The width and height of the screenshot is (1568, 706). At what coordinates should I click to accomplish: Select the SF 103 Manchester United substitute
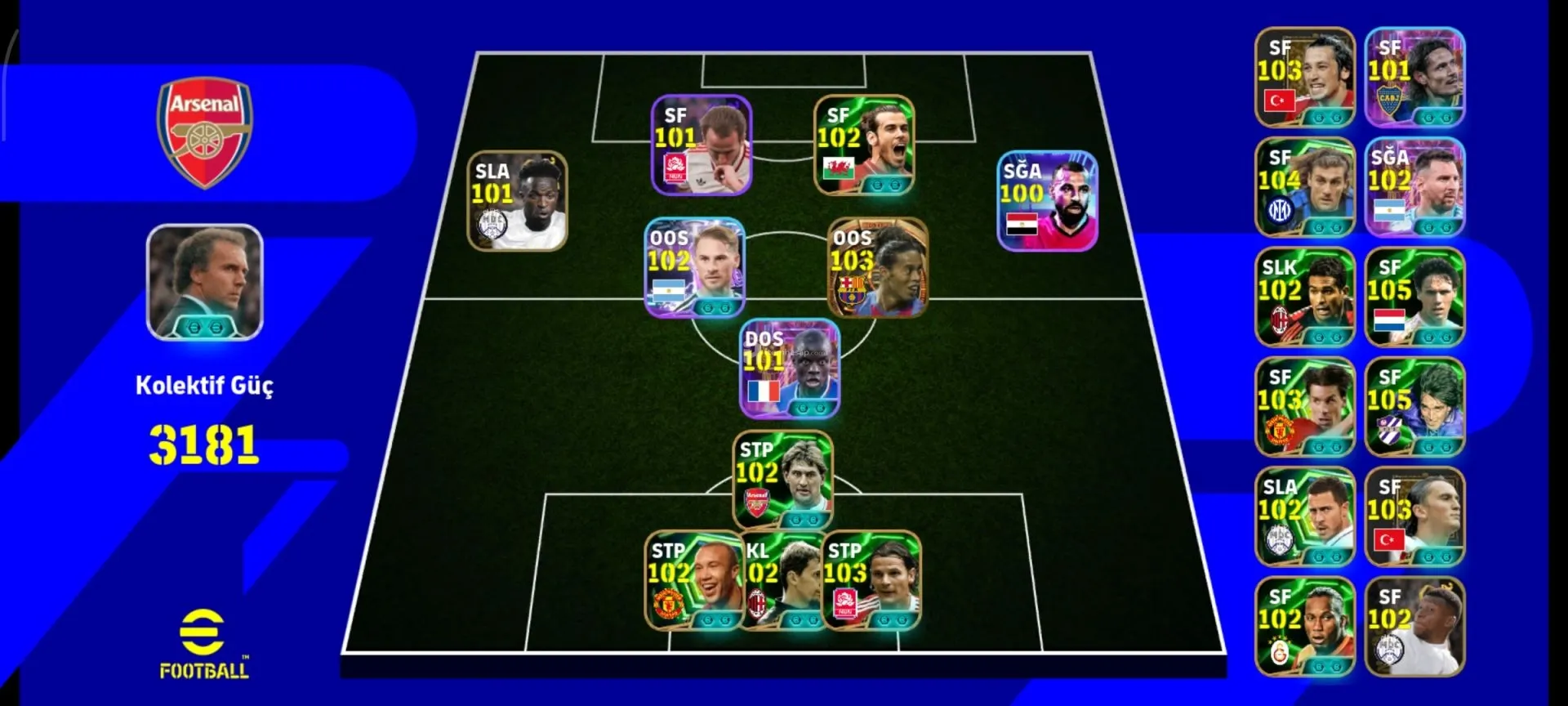1304,407
